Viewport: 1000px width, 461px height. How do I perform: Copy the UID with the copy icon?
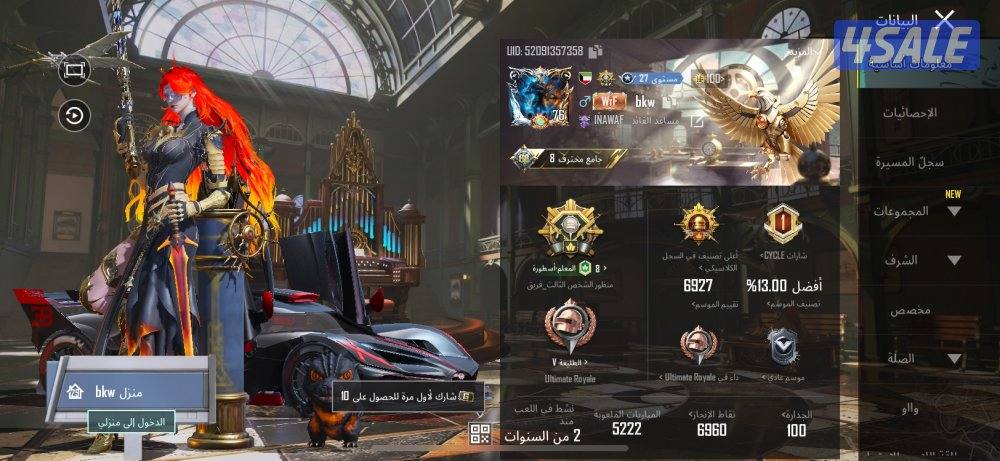[x=595, y=51]
